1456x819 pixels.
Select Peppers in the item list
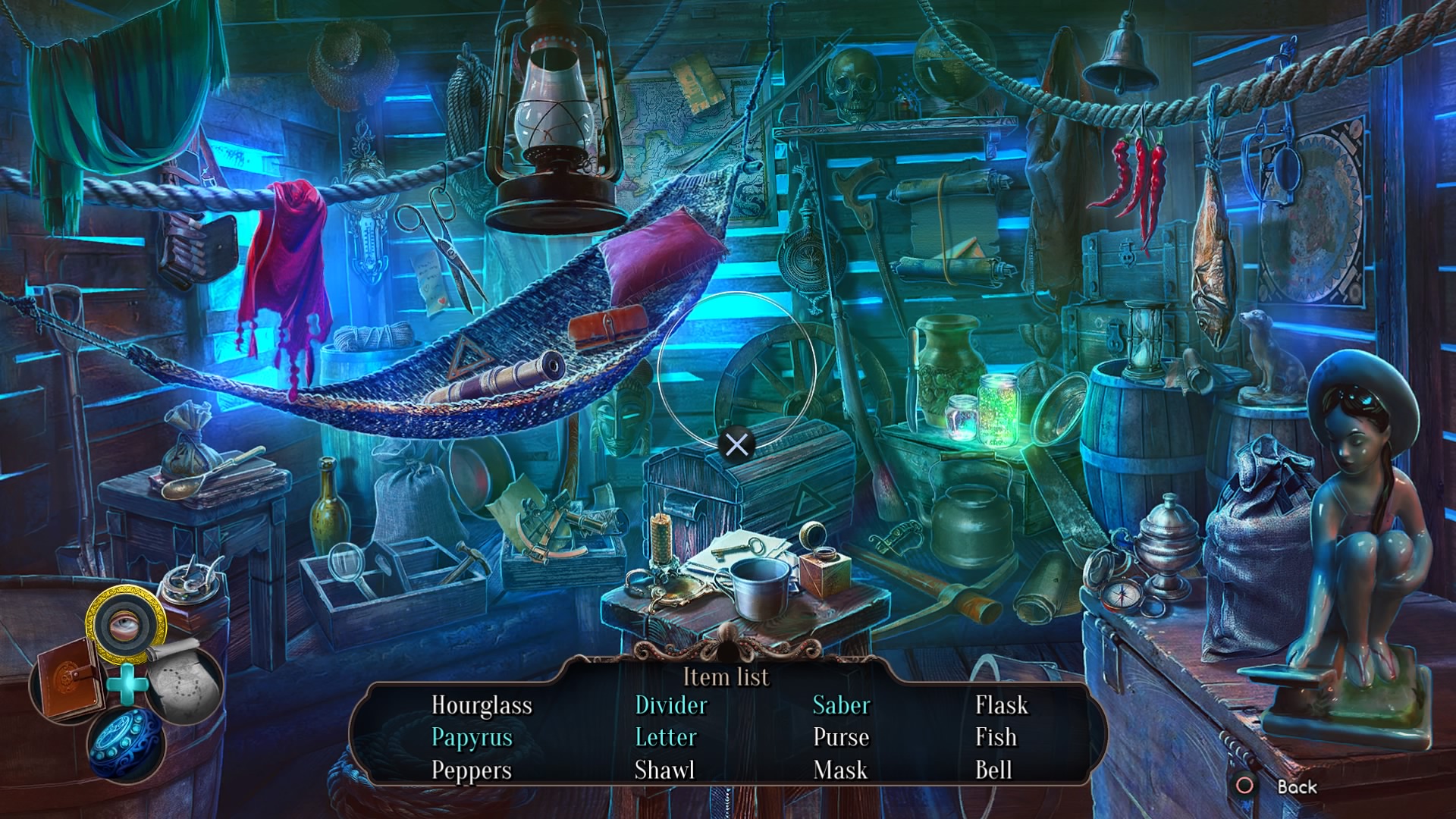pos(471,770)
